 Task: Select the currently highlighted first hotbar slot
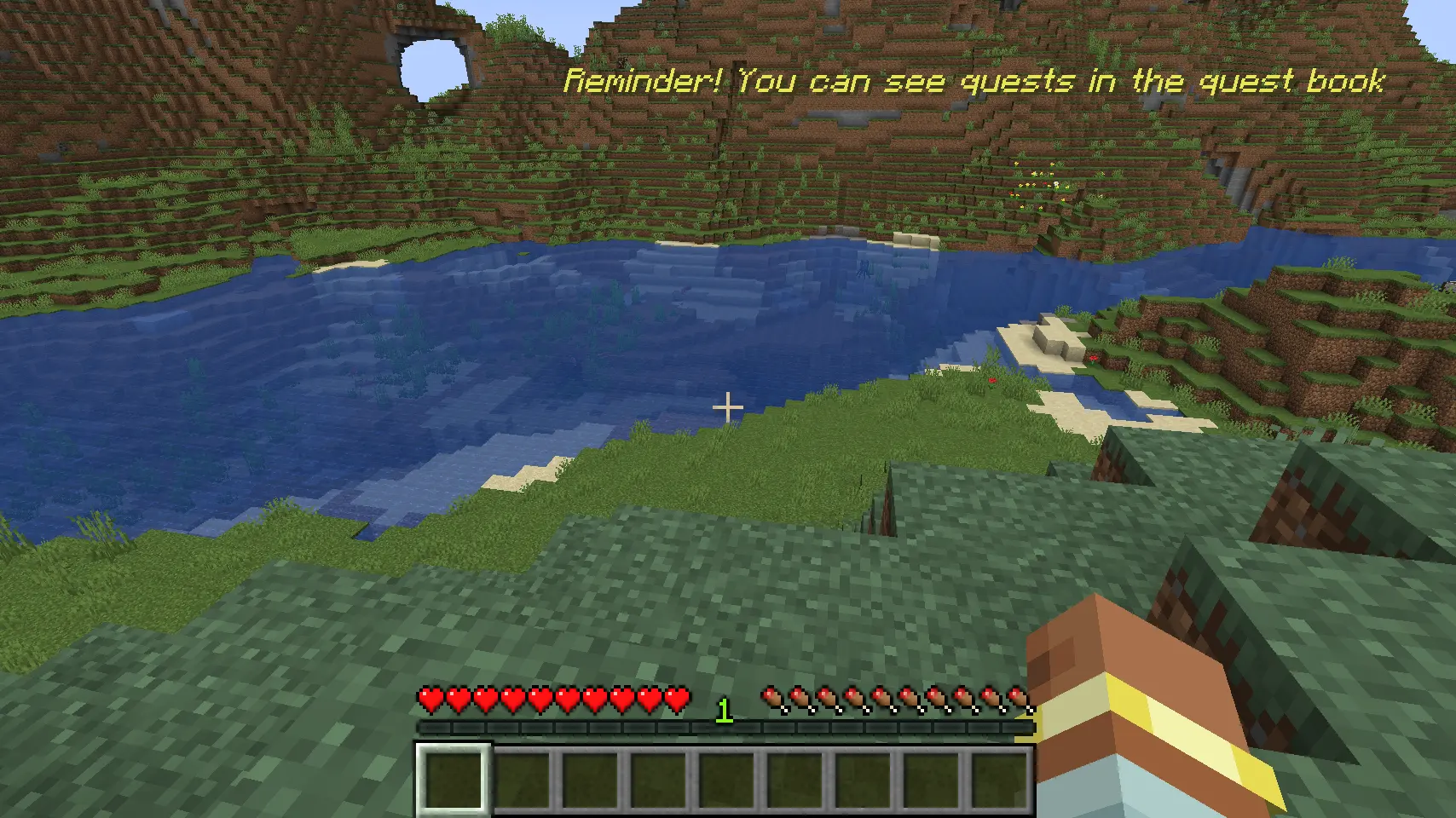click(x=452, y=777)
